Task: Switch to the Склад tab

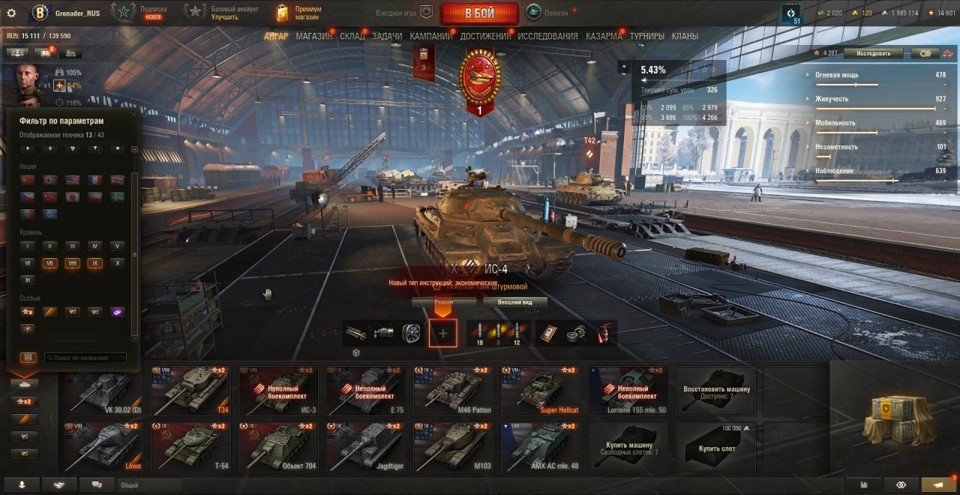Action: coord(352,36)
